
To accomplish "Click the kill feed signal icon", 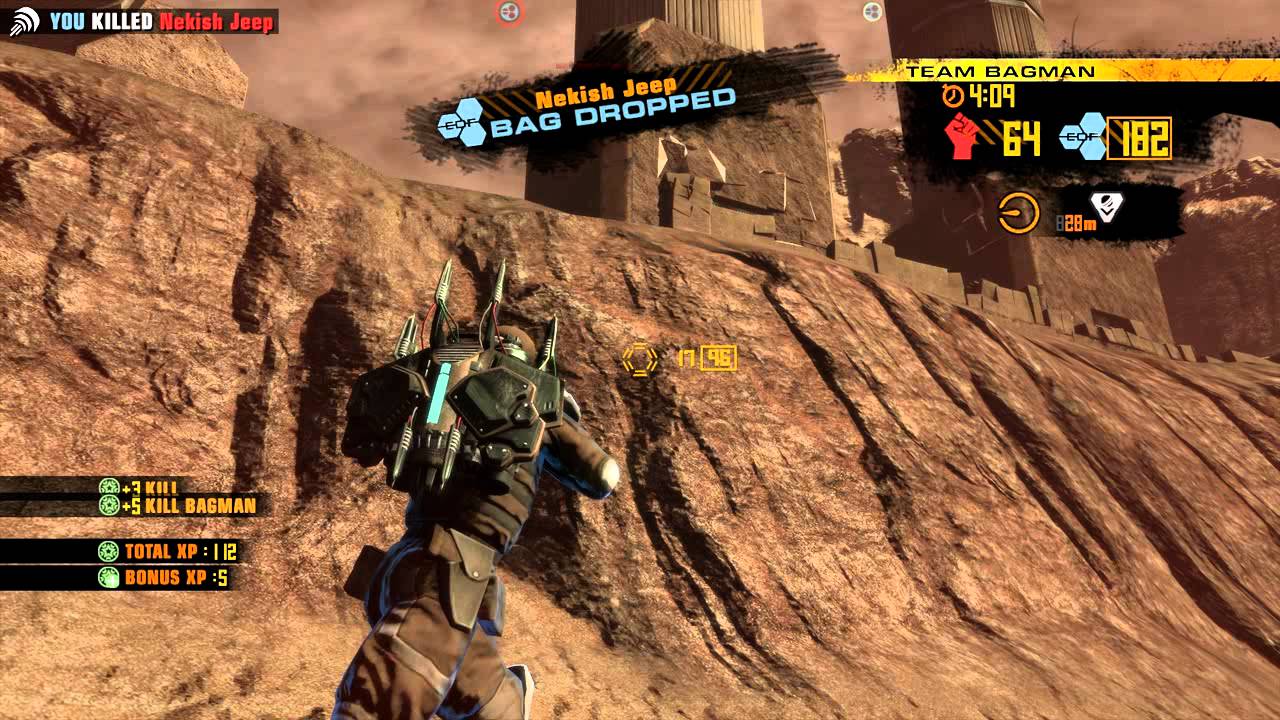I will point(25,21).
